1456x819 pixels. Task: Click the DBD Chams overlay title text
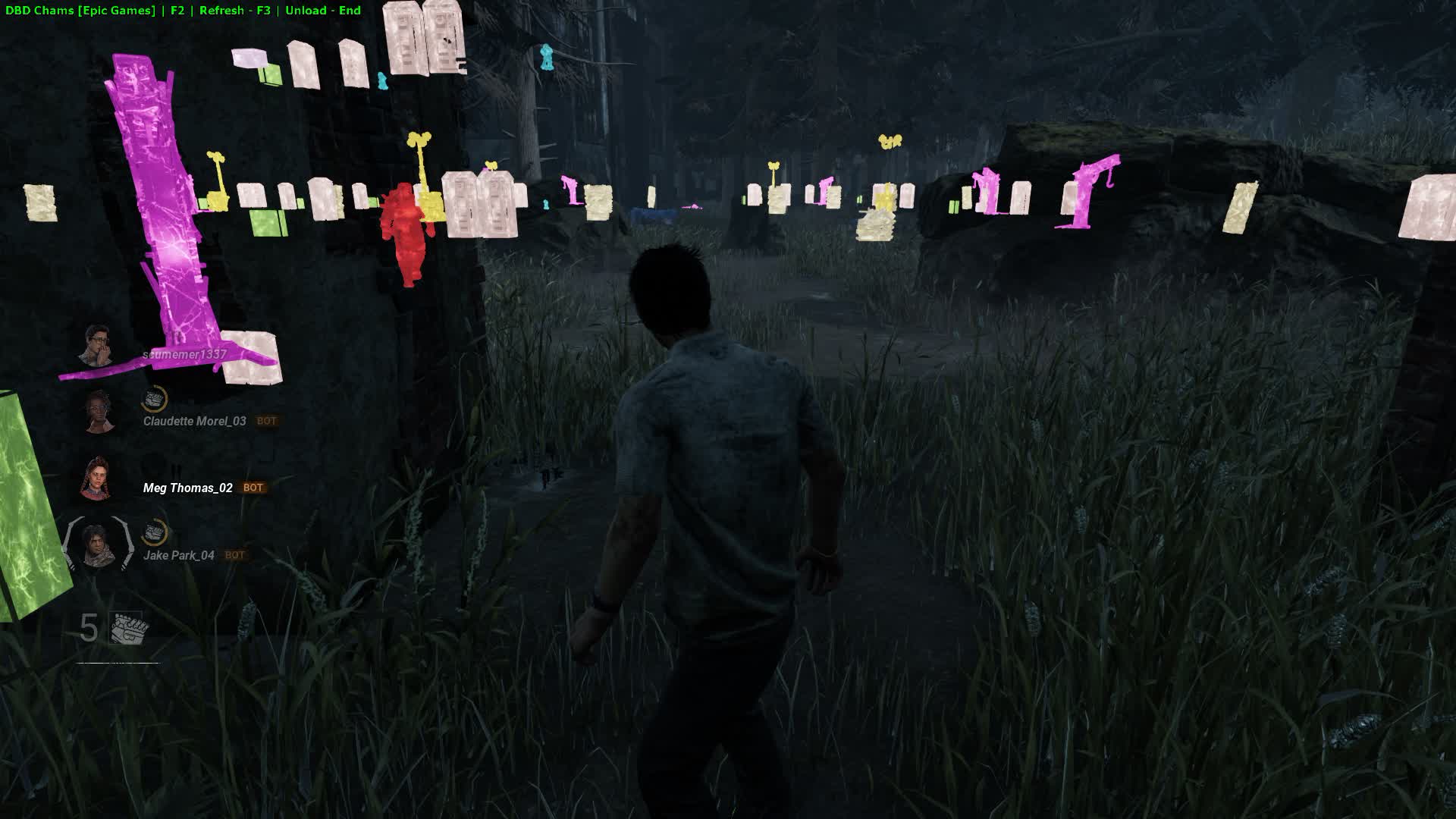[x=80, y=11]
